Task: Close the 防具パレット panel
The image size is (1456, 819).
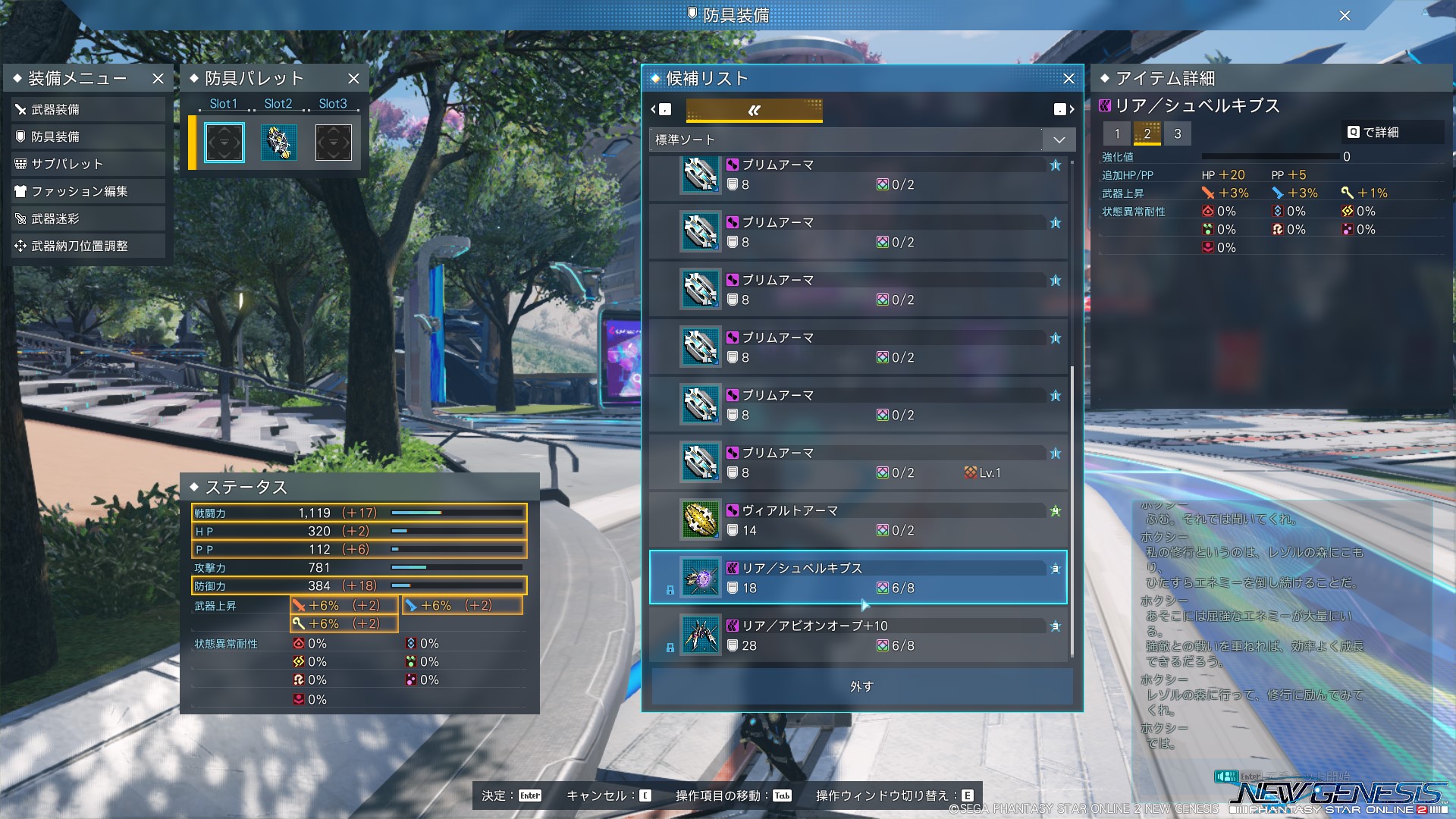Action: pyautogui.click(x=353, y=79)
